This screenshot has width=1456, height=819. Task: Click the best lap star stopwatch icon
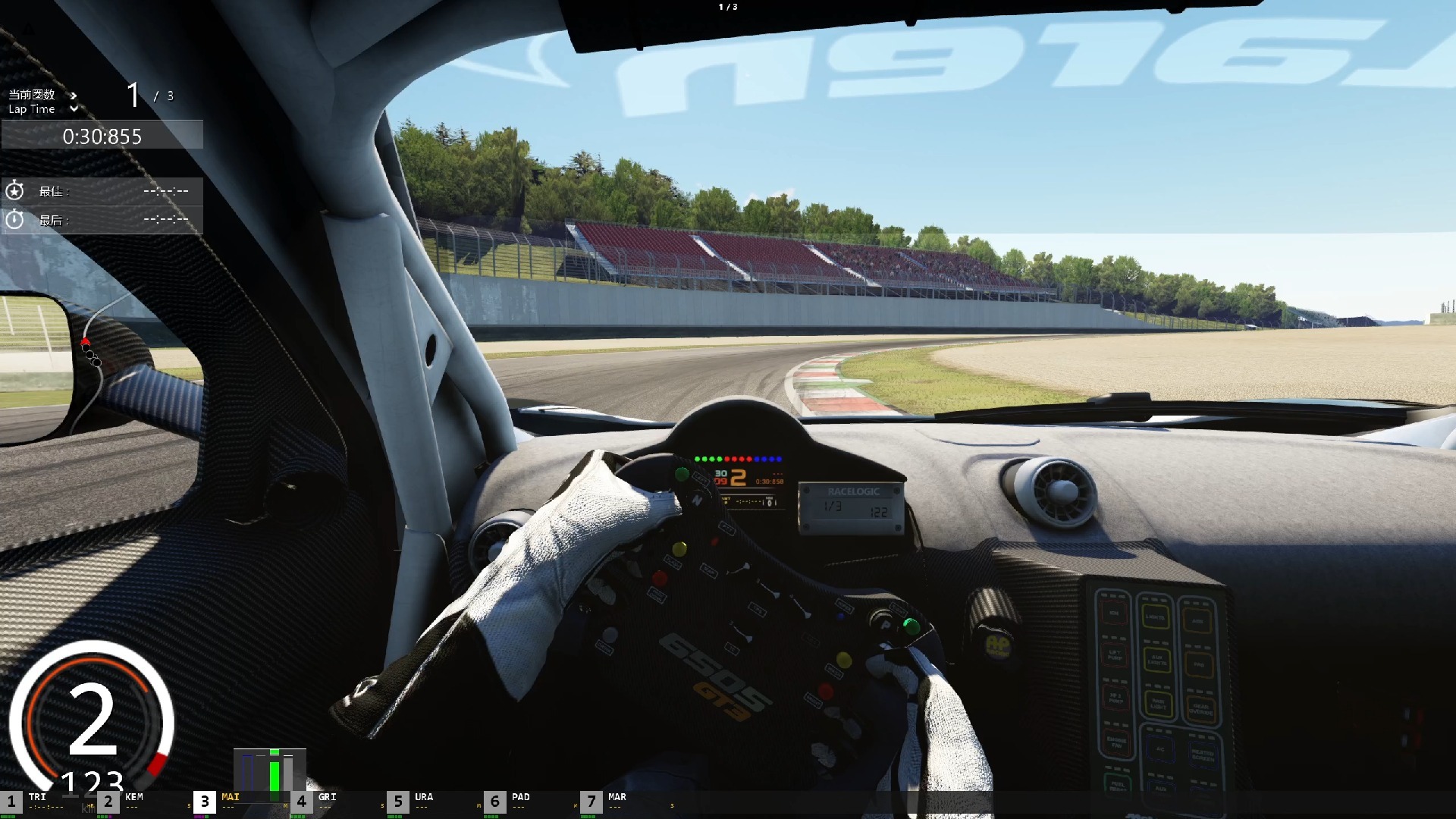point(15,191)
